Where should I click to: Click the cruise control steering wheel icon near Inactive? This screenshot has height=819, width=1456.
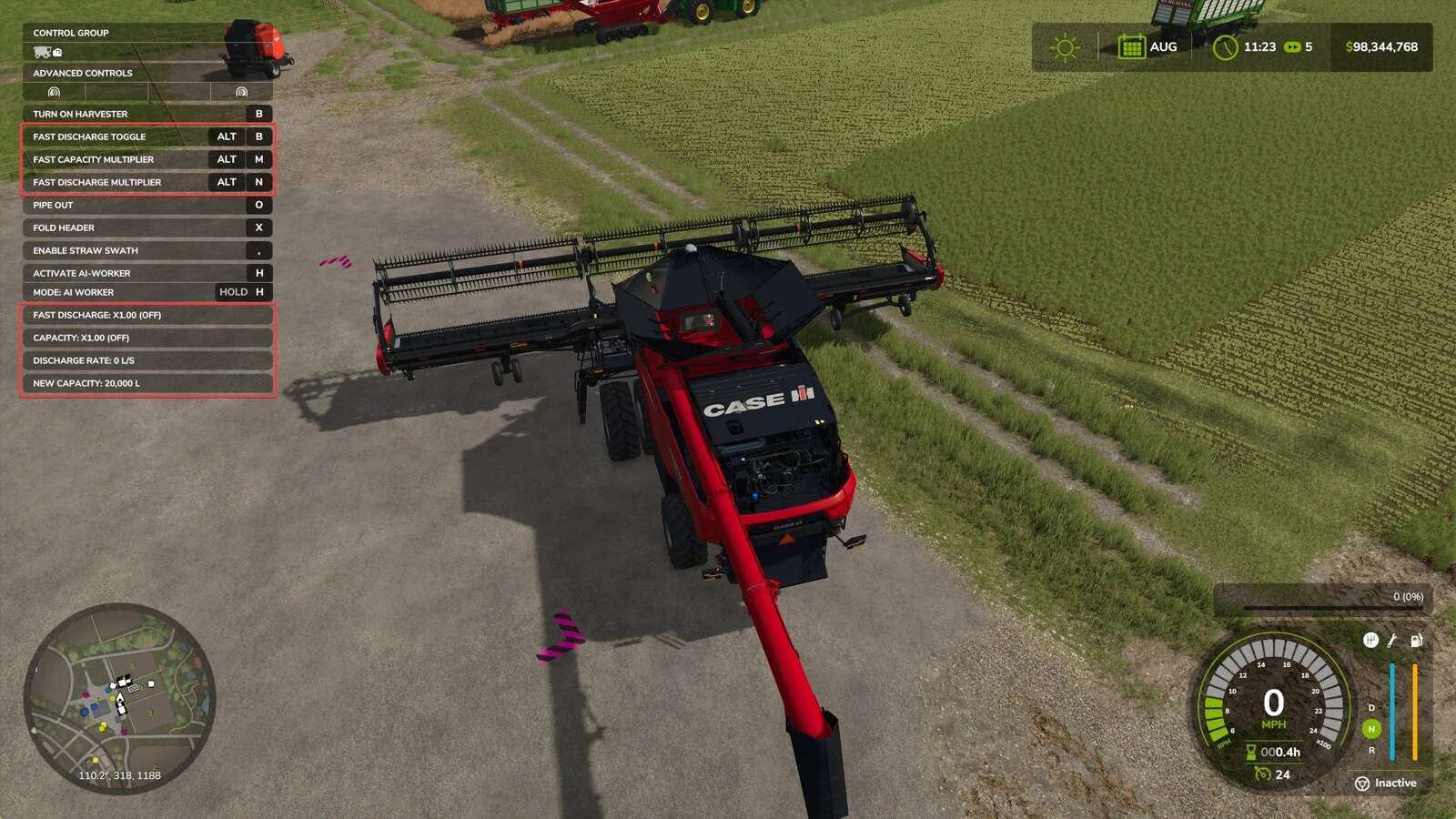tap(1363, 783)
